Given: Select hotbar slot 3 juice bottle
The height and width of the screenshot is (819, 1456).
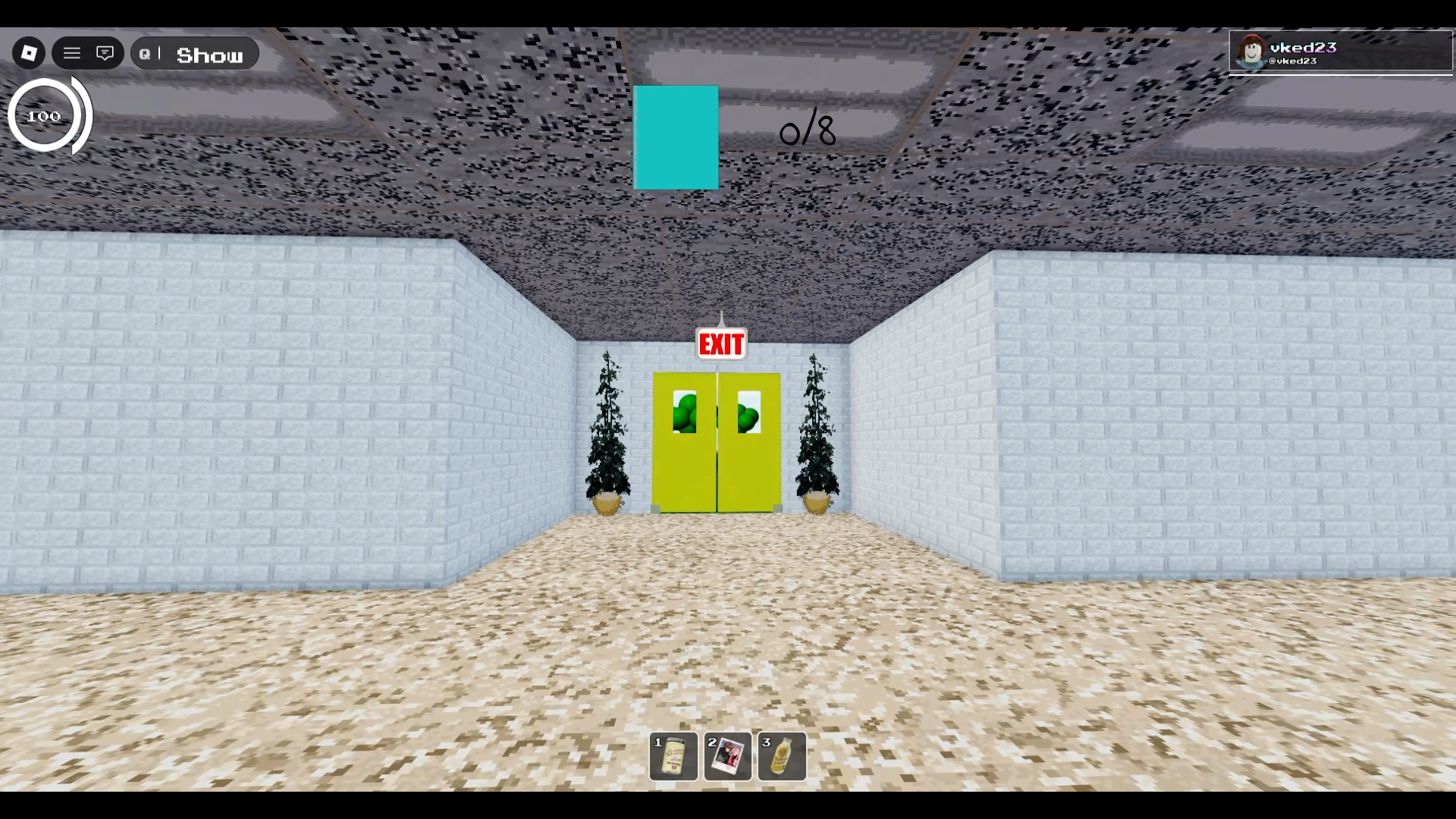Looking at the screenshot, I should pyautogui.click(x=781, y=756).
